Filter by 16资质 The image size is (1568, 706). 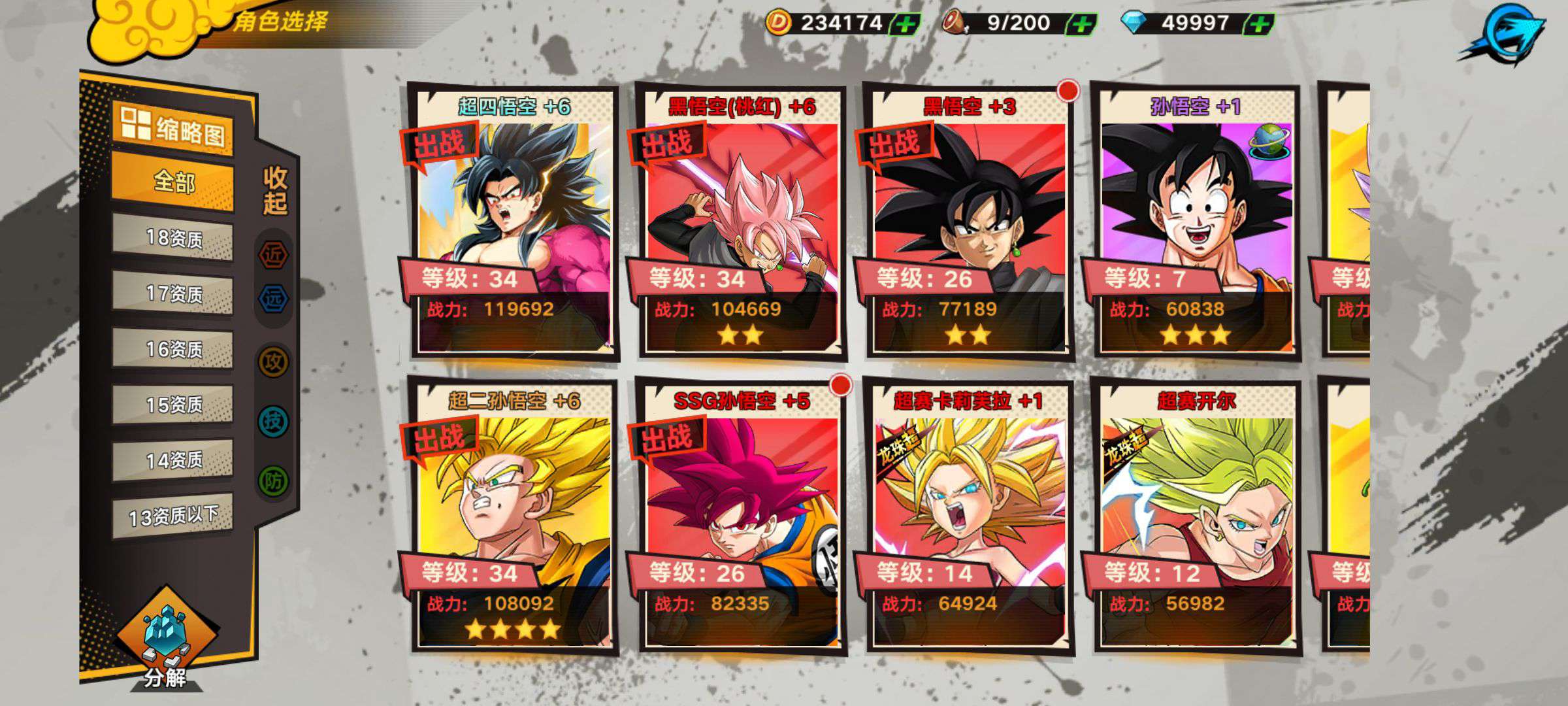173,349
